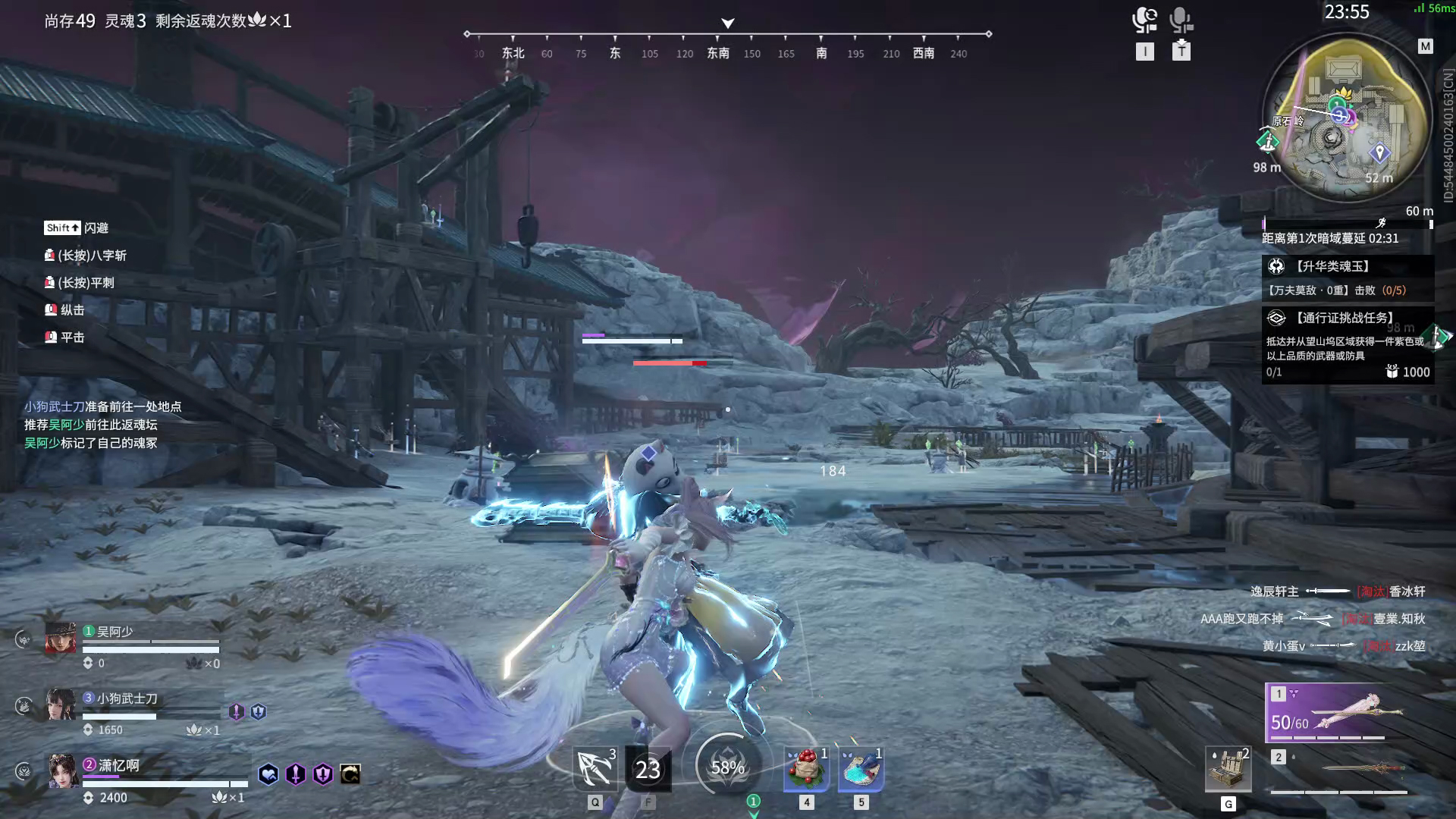
Task: Use the repair kit box item
Action: point(1228,770)
